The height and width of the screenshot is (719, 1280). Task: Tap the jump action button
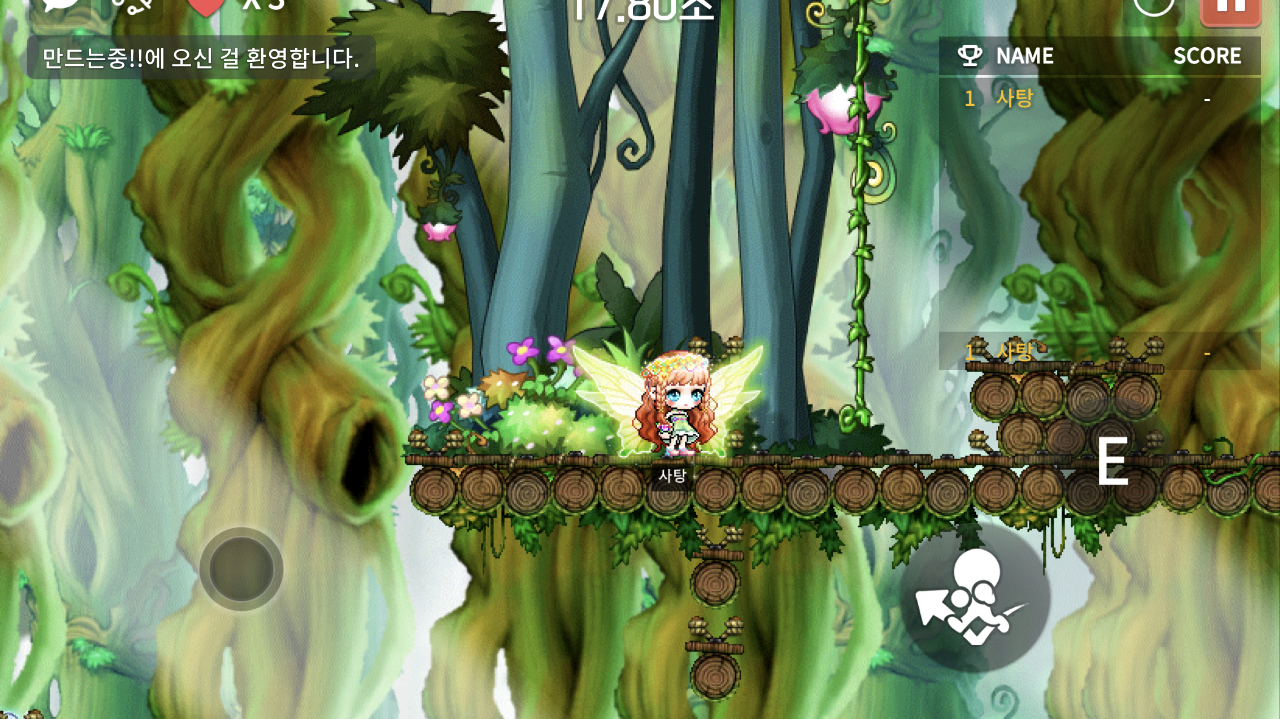[975, 598]
